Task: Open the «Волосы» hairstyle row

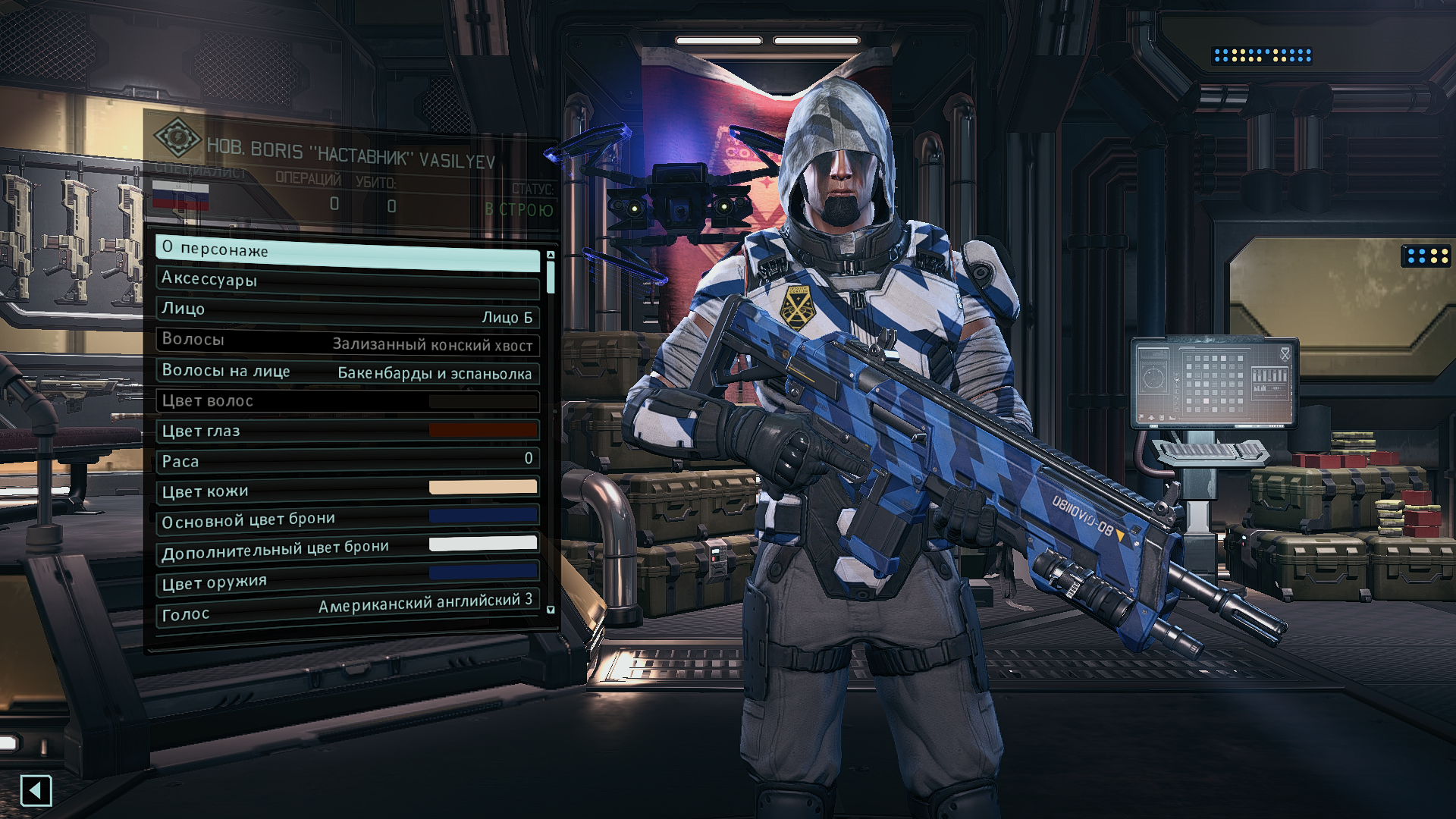Action: click(x=347, y=341)
